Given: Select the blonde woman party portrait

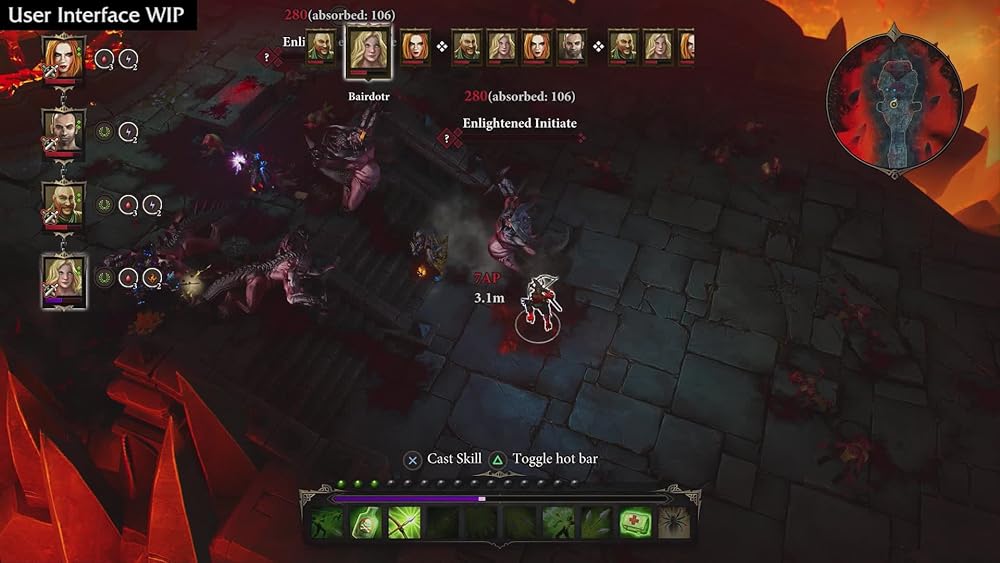Looking at the screenshot, I should (64, 278).
